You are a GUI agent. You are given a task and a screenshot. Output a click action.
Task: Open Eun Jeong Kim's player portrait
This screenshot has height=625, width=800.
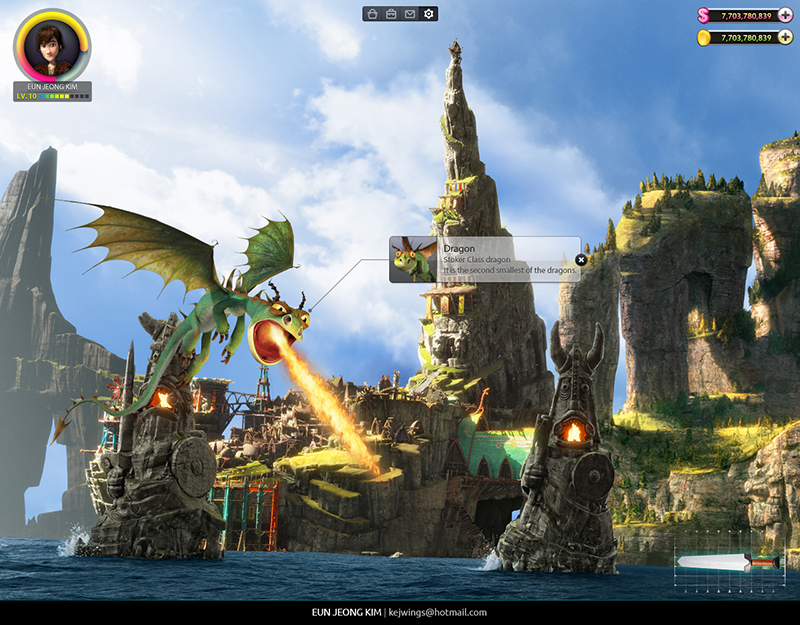tap(52, 46)
